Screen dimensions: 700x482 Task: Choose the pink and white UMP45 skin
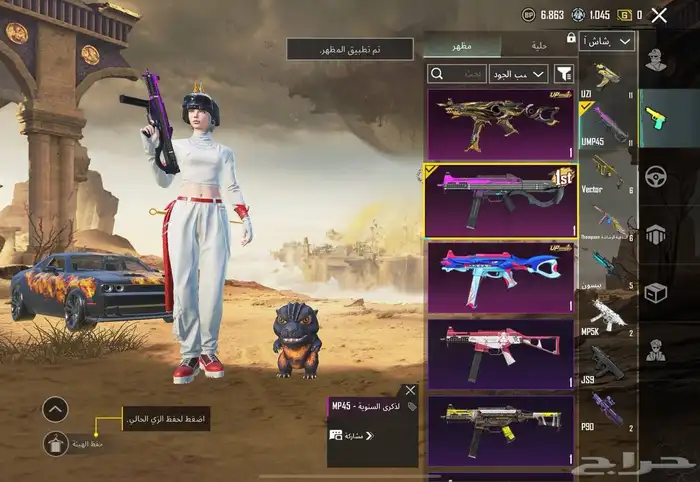click(x=500, y=353)
